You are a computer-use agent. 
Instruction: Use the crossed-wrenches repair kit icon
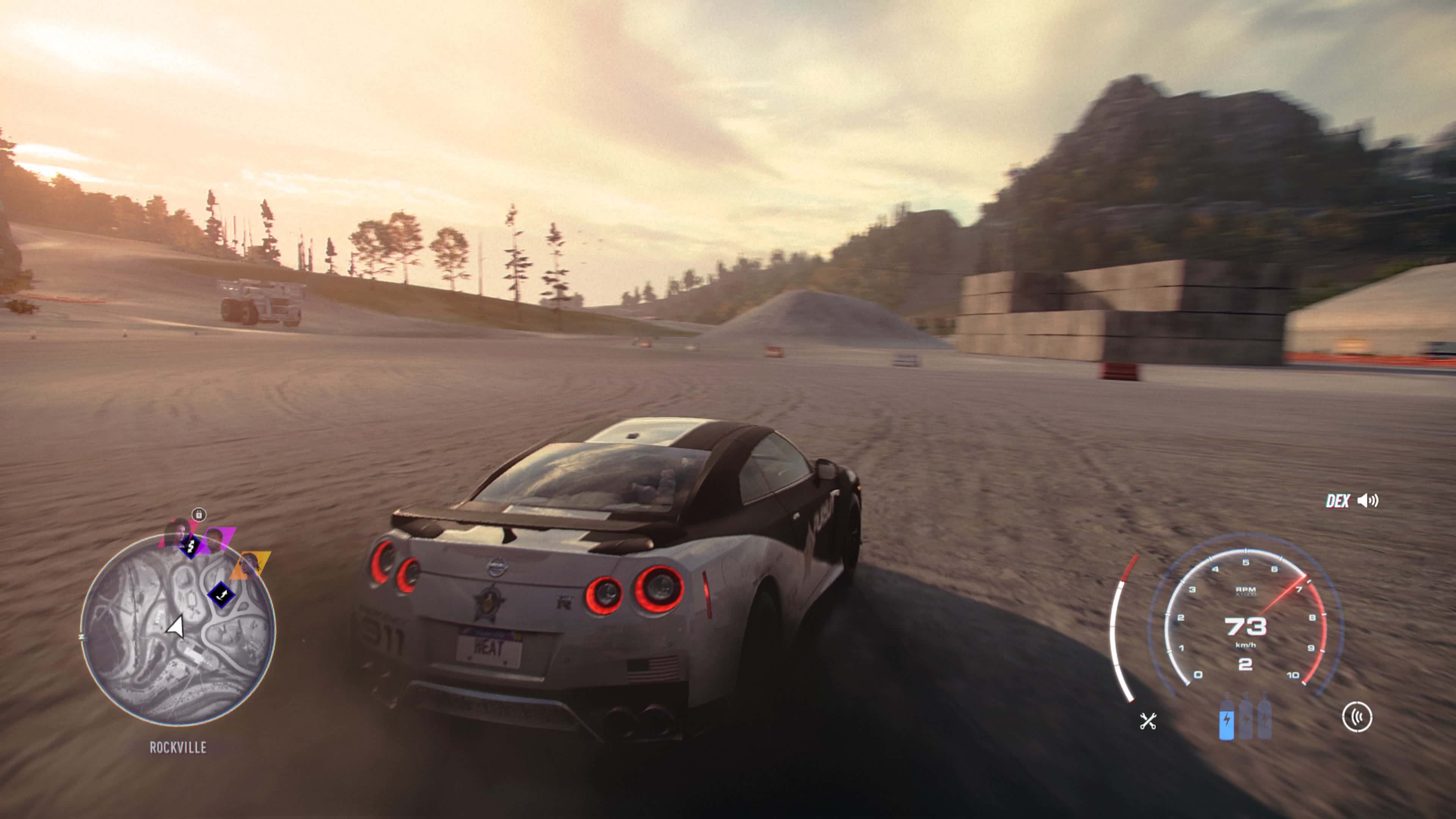pyautogui.click(x=1148, y=721)
